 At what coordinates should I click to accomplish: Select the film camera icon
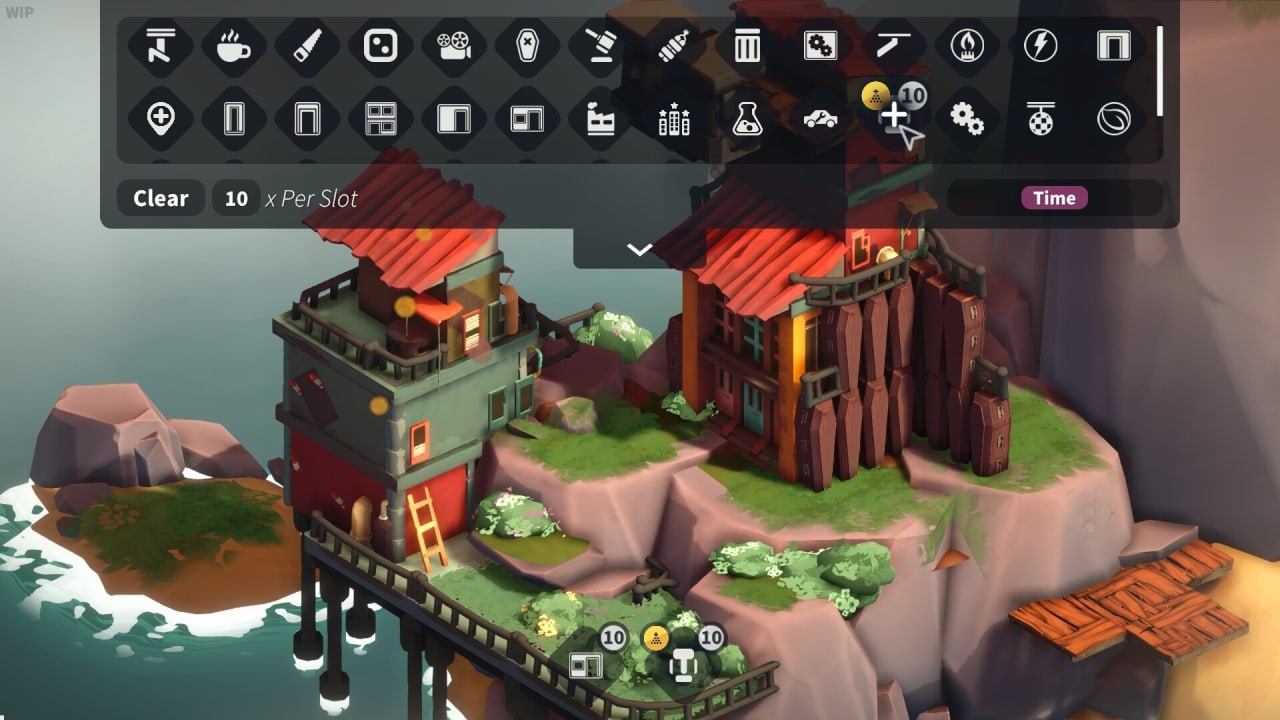click(x=454, y=45)
